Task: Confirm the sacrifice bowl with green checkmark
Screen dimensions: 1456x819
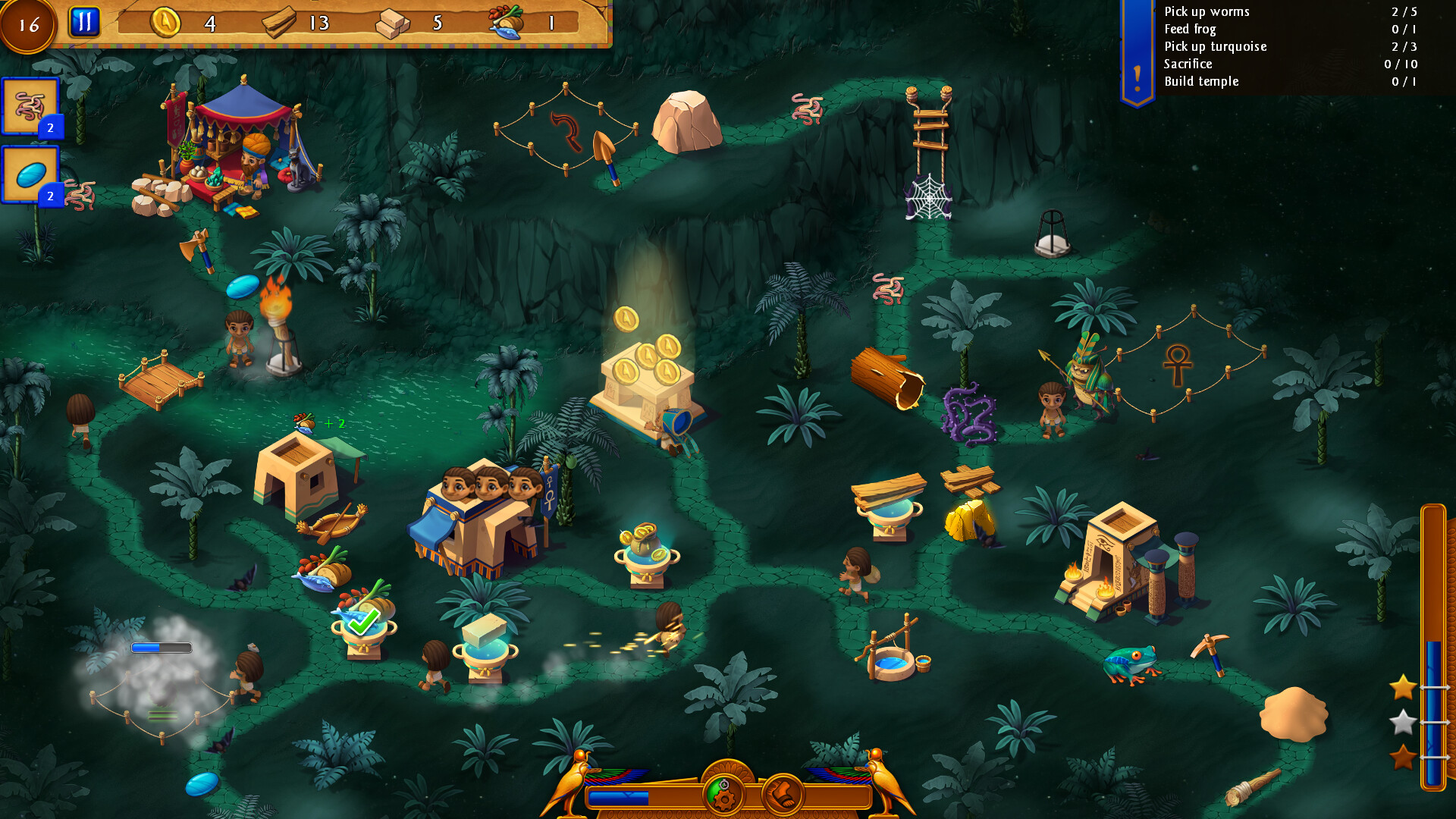Action: (362, 622)
